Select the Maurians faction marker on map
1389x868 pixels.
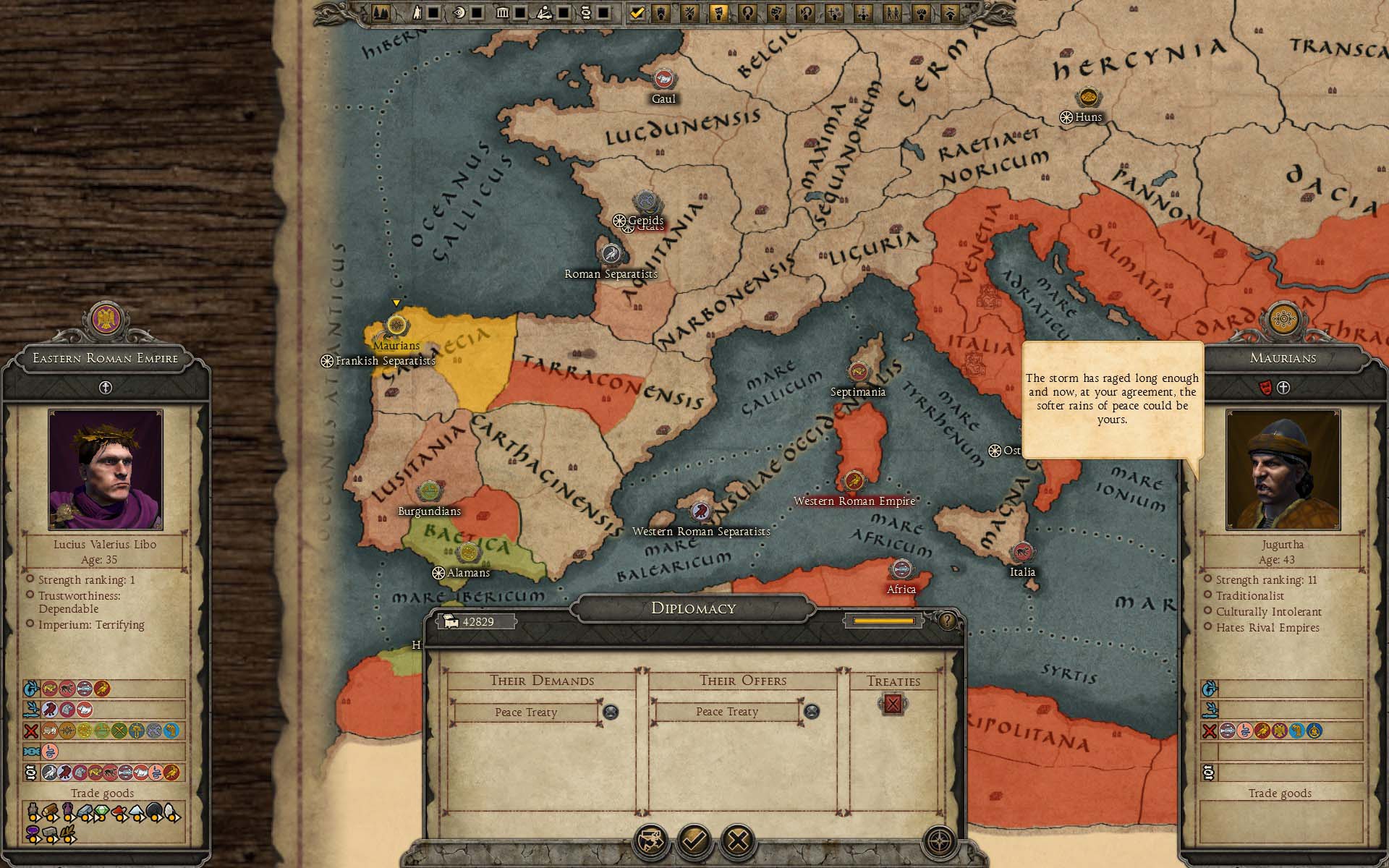click(x=396, y=325)
